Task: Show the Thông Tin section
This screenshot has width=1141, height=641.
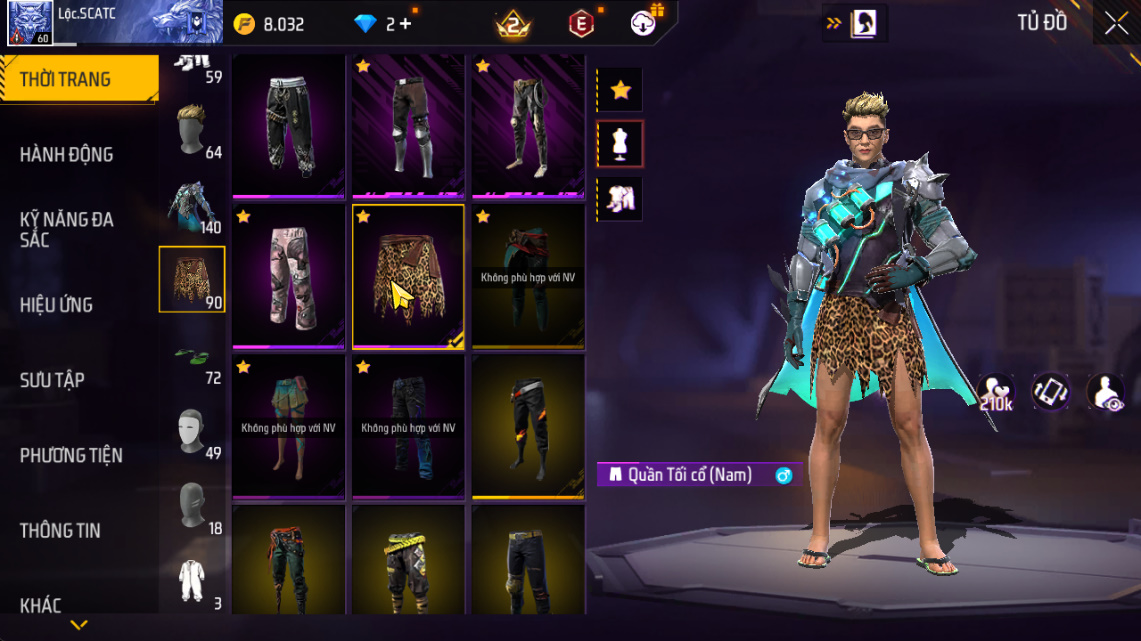Action: (61, 530)
